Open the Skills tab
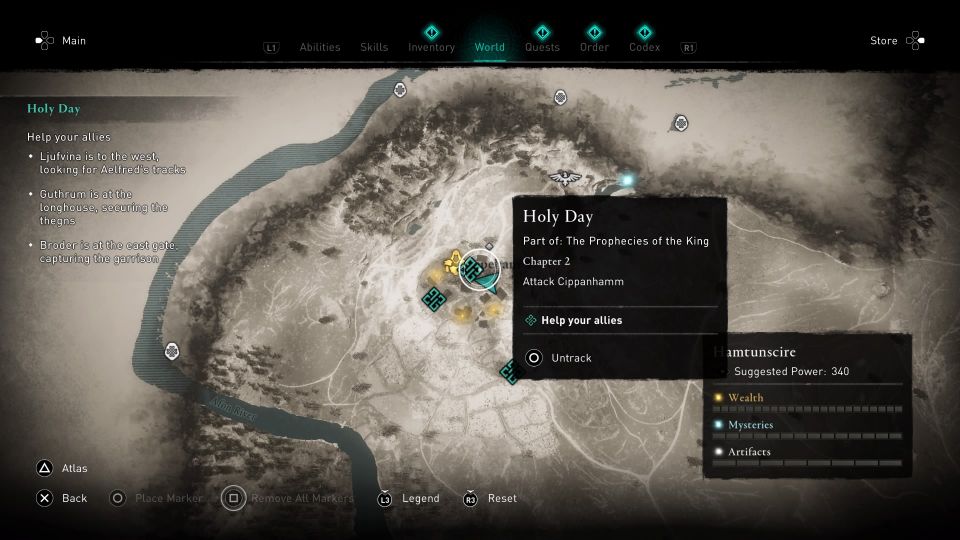The image size is (960, 540). (x=374, y=47)
